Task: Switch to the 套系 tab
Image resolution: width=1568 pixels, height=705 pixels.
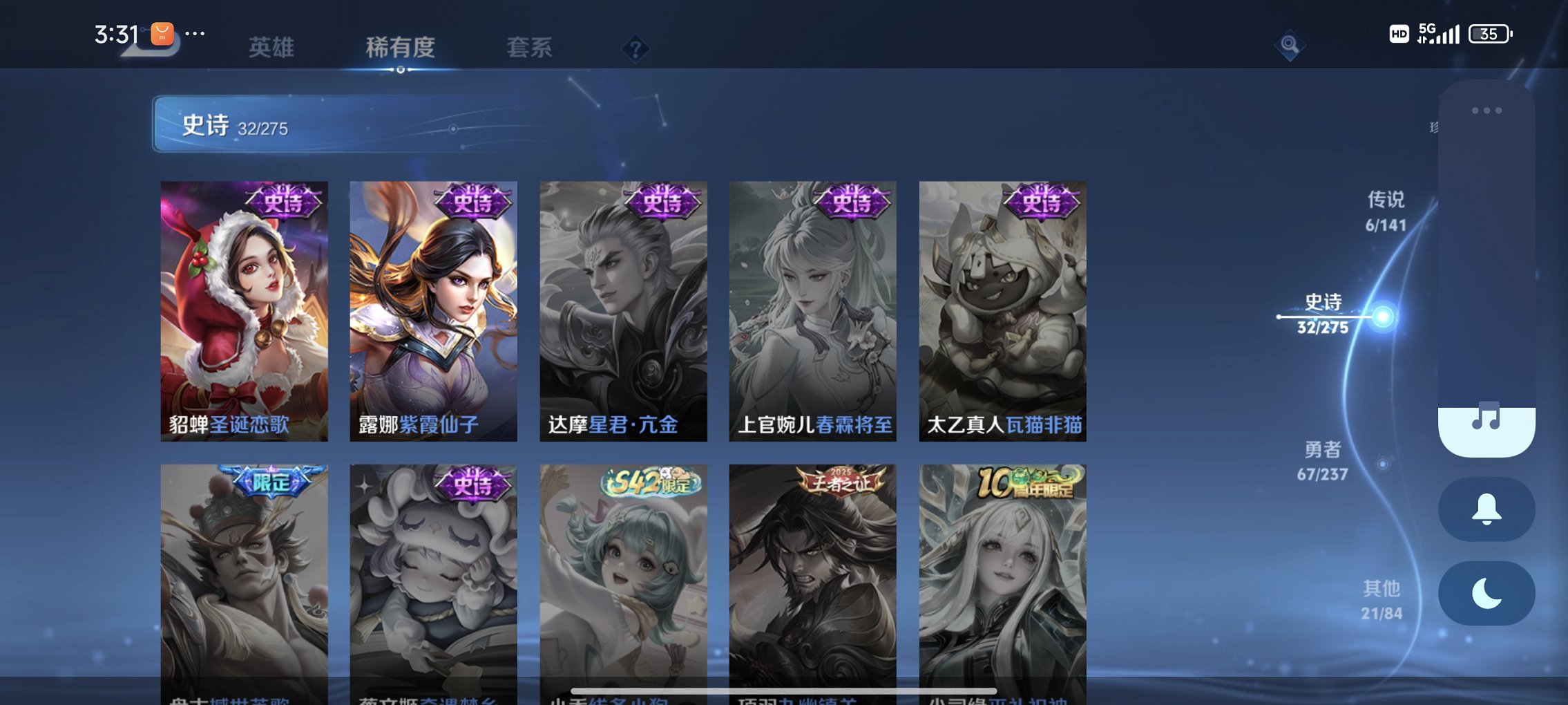Action: (x=530, y=47)
